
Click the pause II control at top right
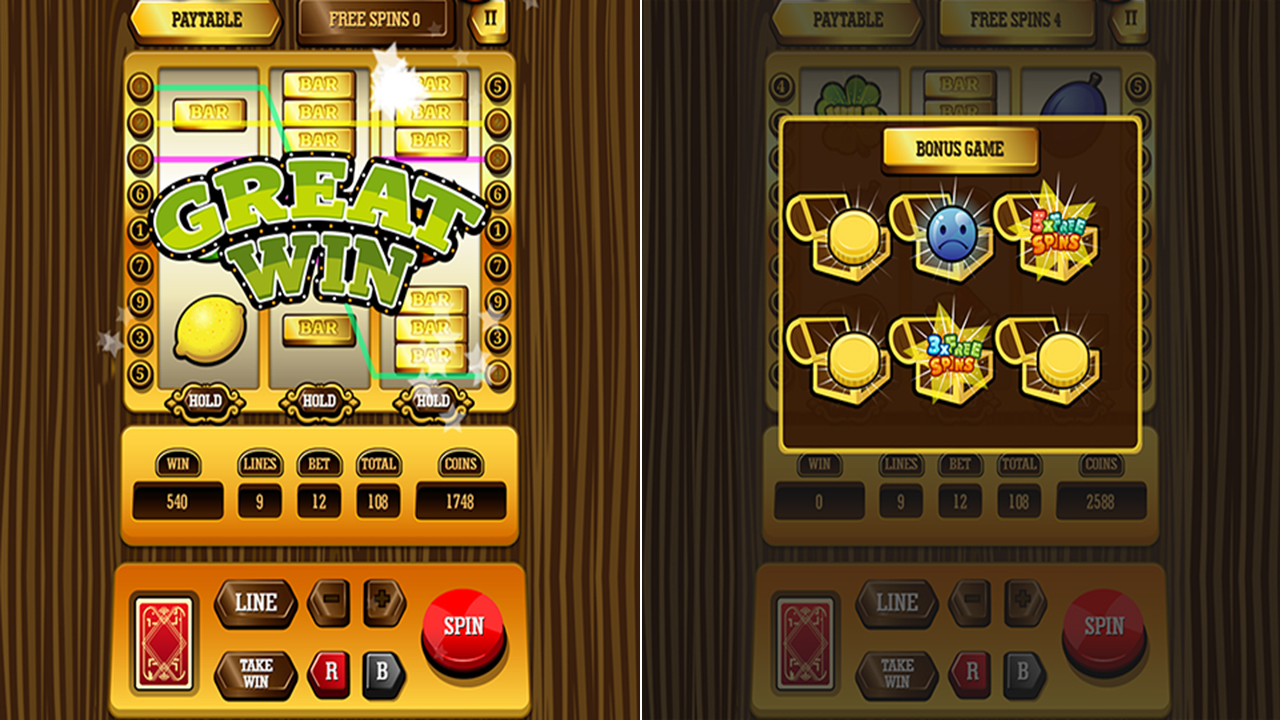[489, 18]
